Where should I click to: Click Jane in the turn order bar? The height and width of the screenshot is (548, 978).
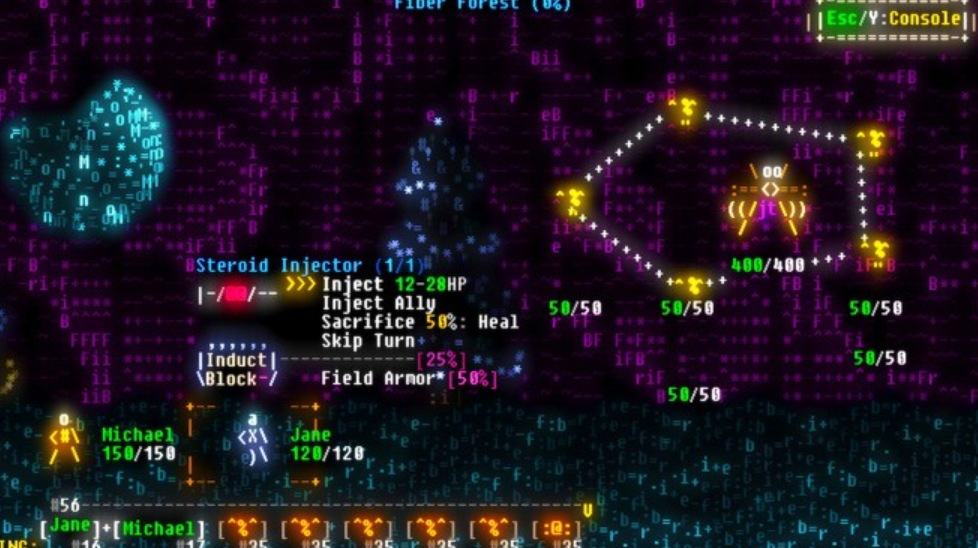point(69,527)
